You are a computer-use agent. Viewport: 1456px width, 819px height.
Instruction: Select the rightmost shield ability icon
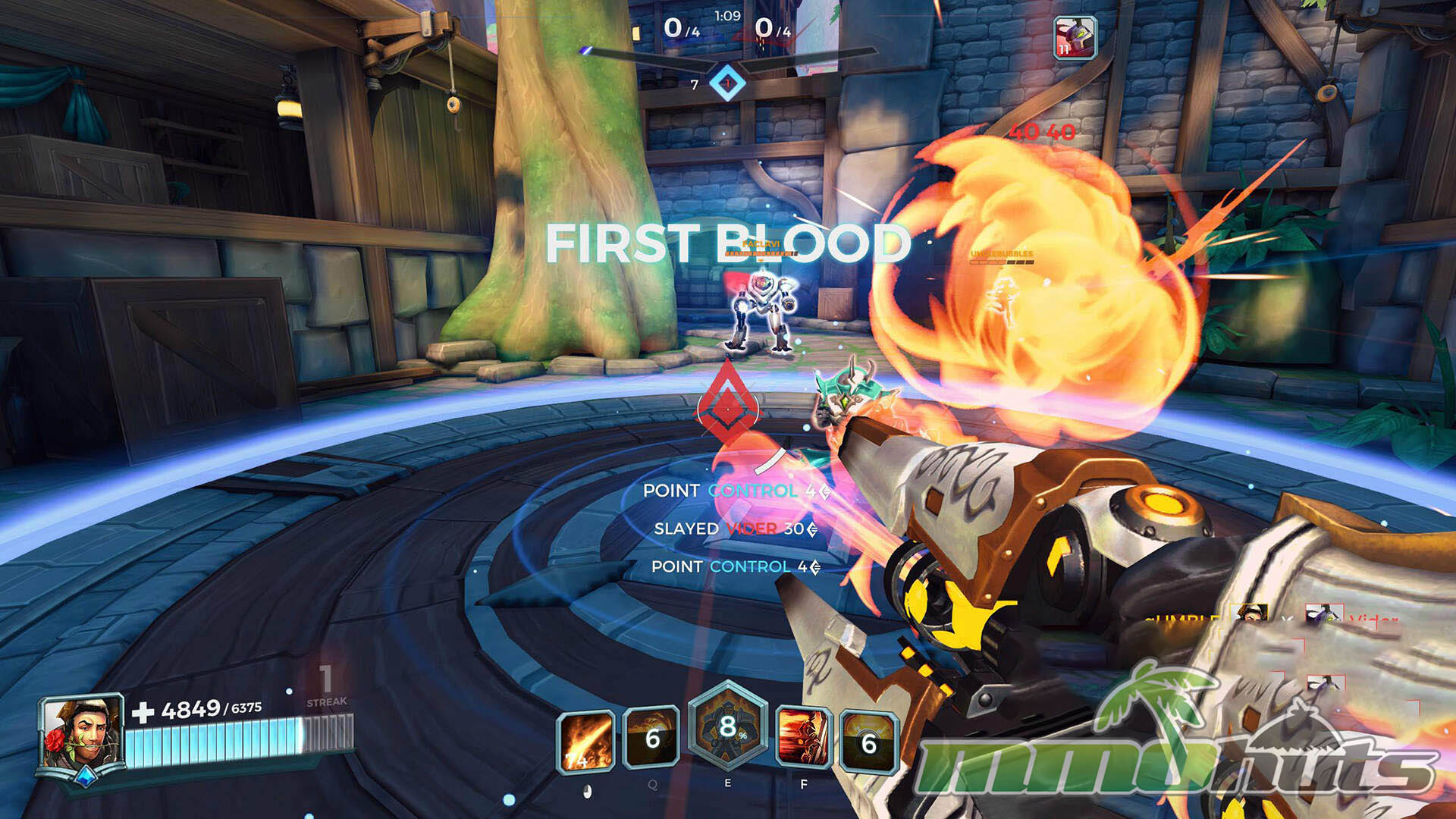pyautogui.click(x=869, y=742)
